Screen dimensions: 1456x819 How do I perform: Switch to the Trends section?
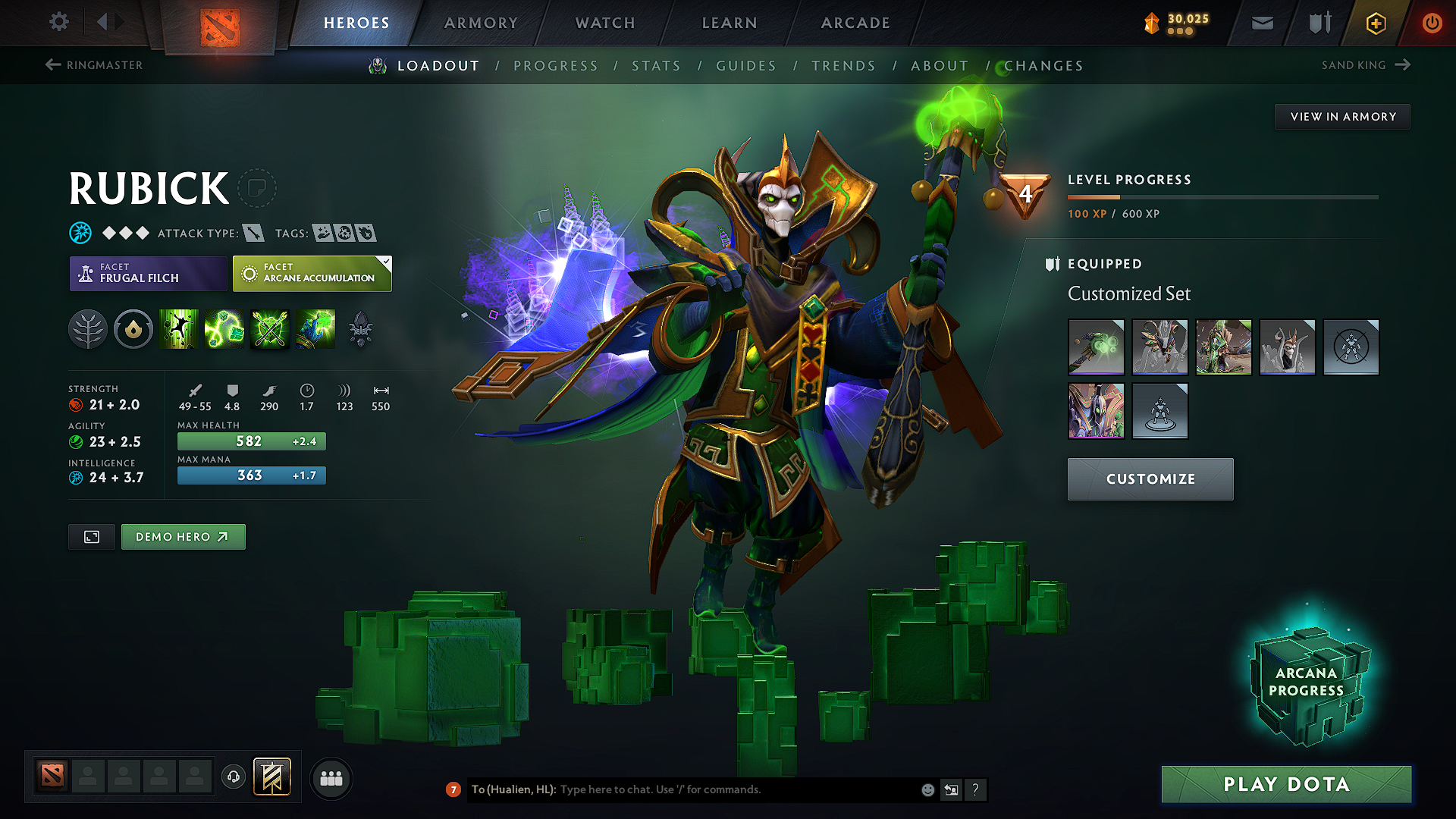click(x=843, y=66)
